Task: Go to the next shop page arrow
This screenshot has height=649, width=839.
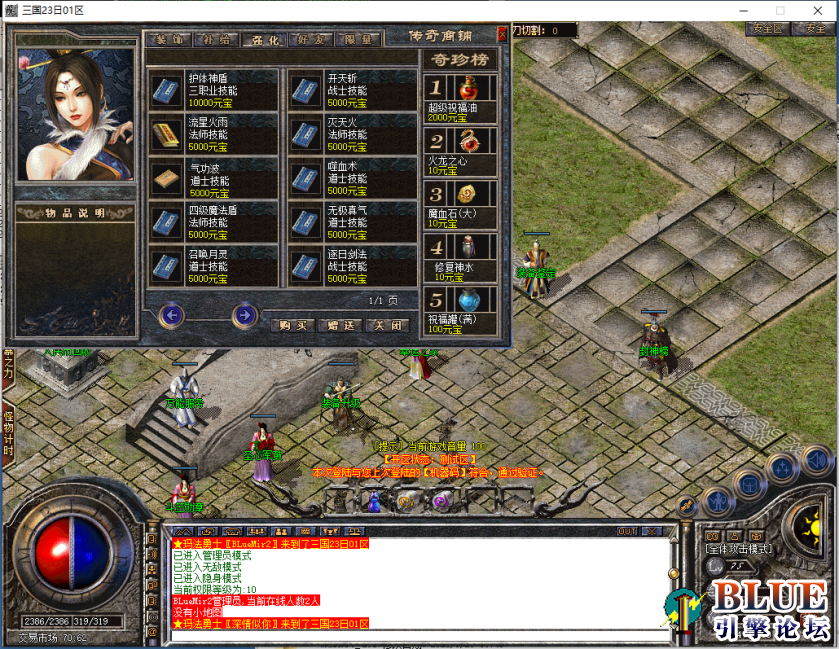Action: (244, 316)
